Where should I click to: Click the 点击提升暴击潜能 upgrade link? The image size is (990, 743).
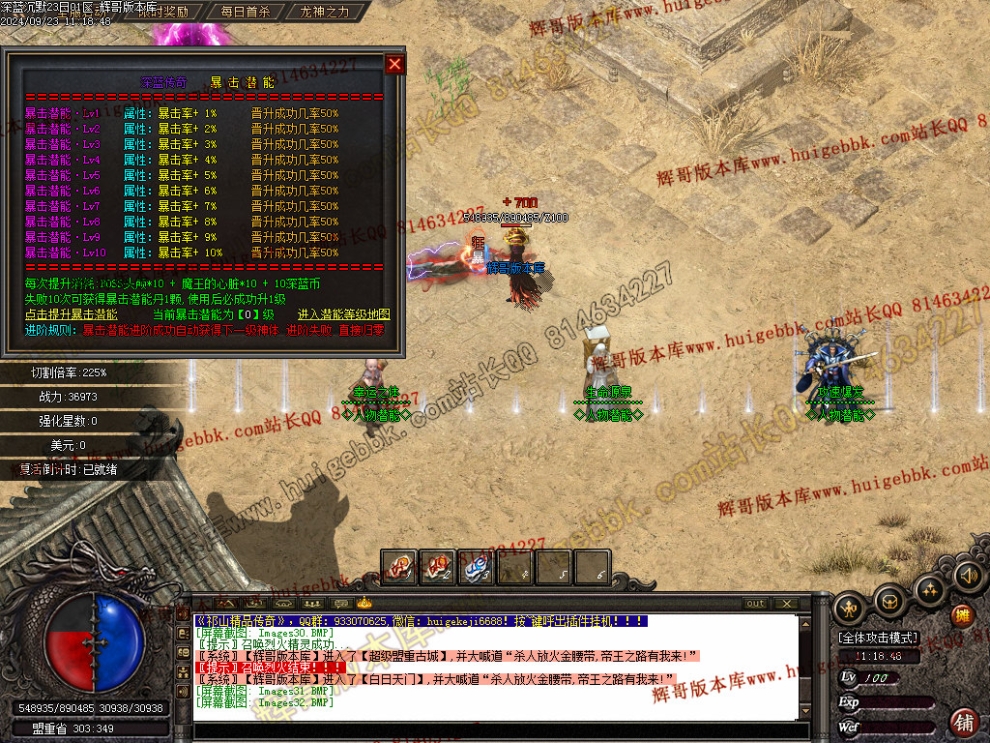[x=71, y=314]
